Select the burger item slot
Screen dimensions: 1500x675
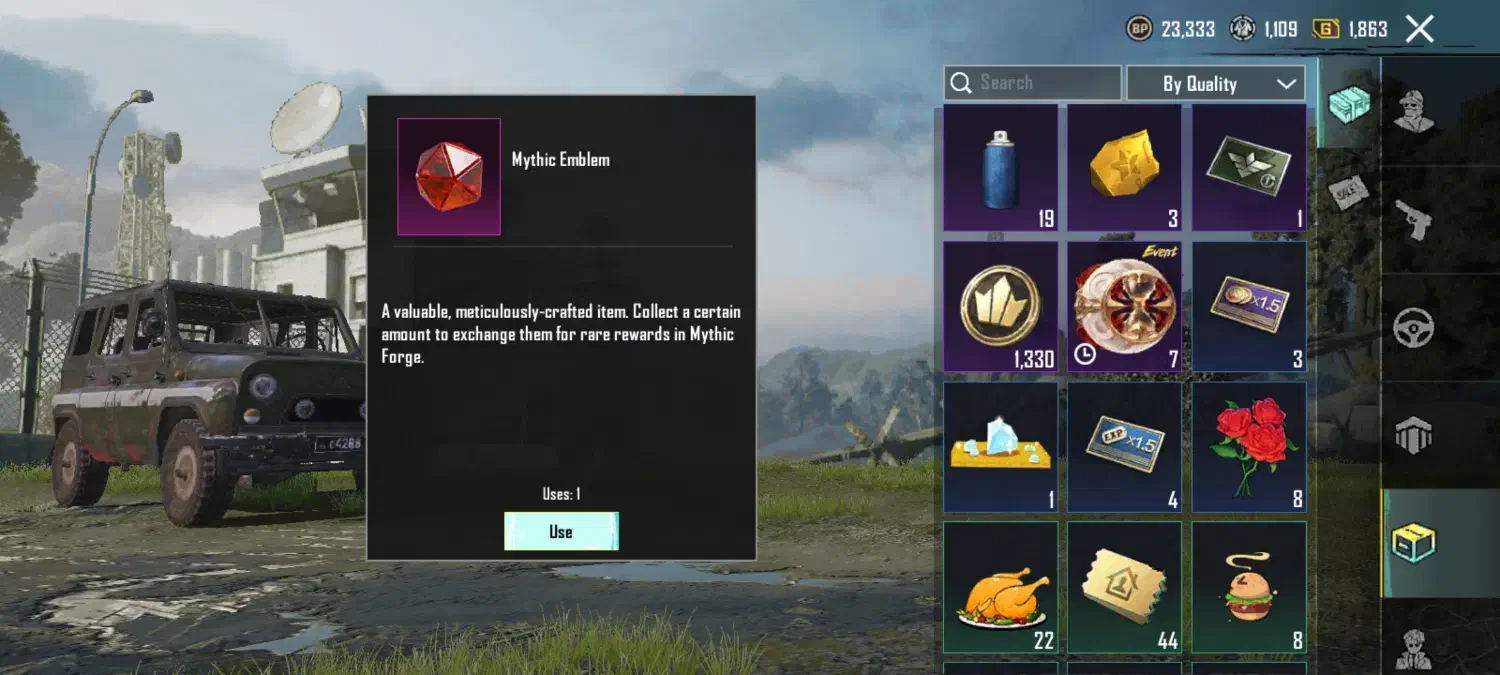point(1248,587)
